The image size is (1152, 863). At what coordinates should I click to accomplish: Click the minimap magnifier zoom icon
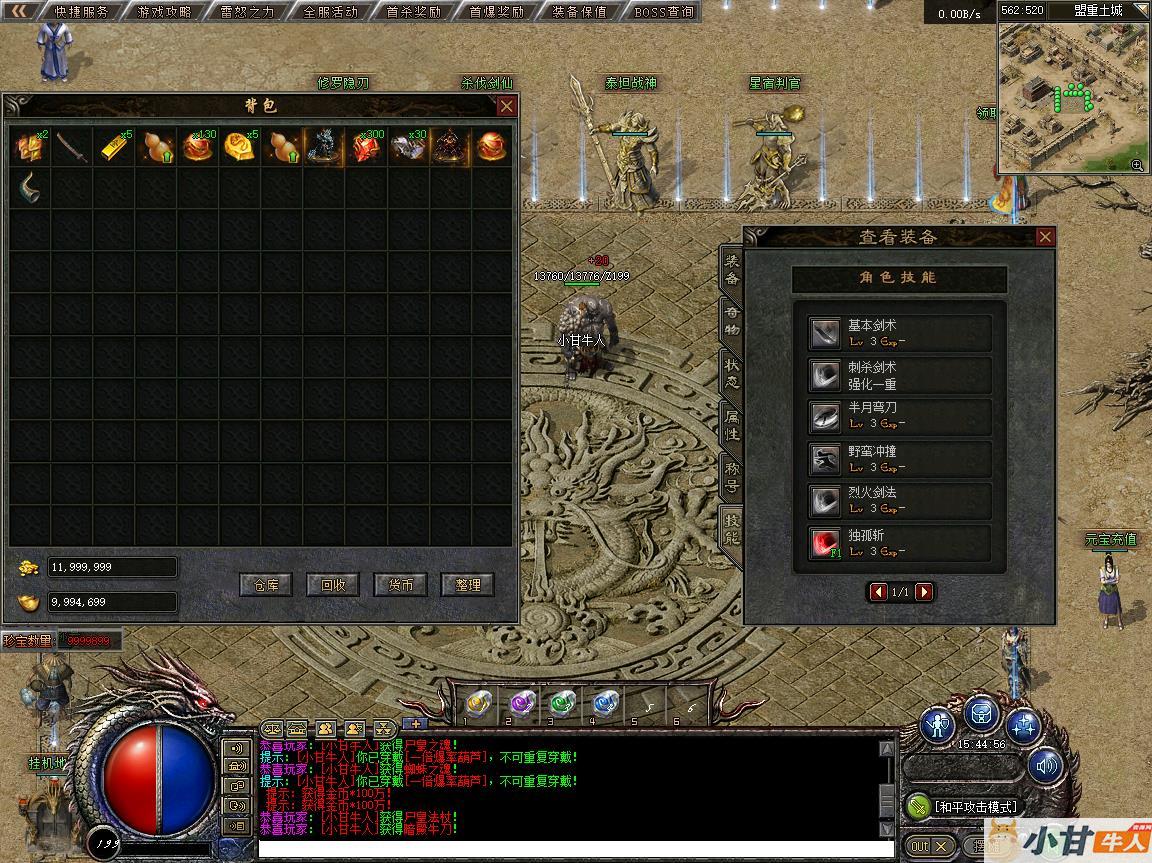pos(1137,165)
